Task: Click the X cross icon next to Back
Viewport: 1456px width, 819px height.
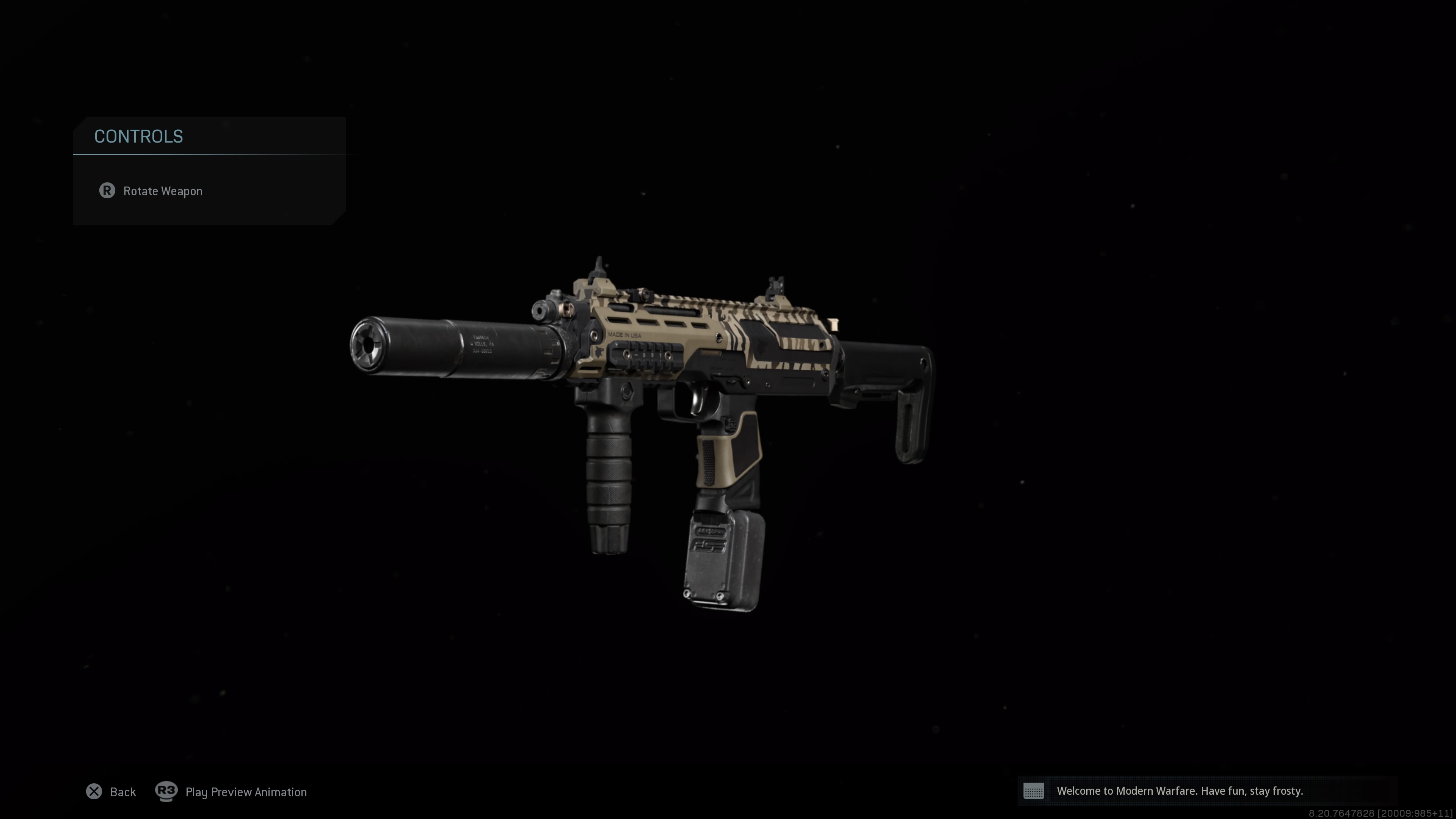Action: 94,791
